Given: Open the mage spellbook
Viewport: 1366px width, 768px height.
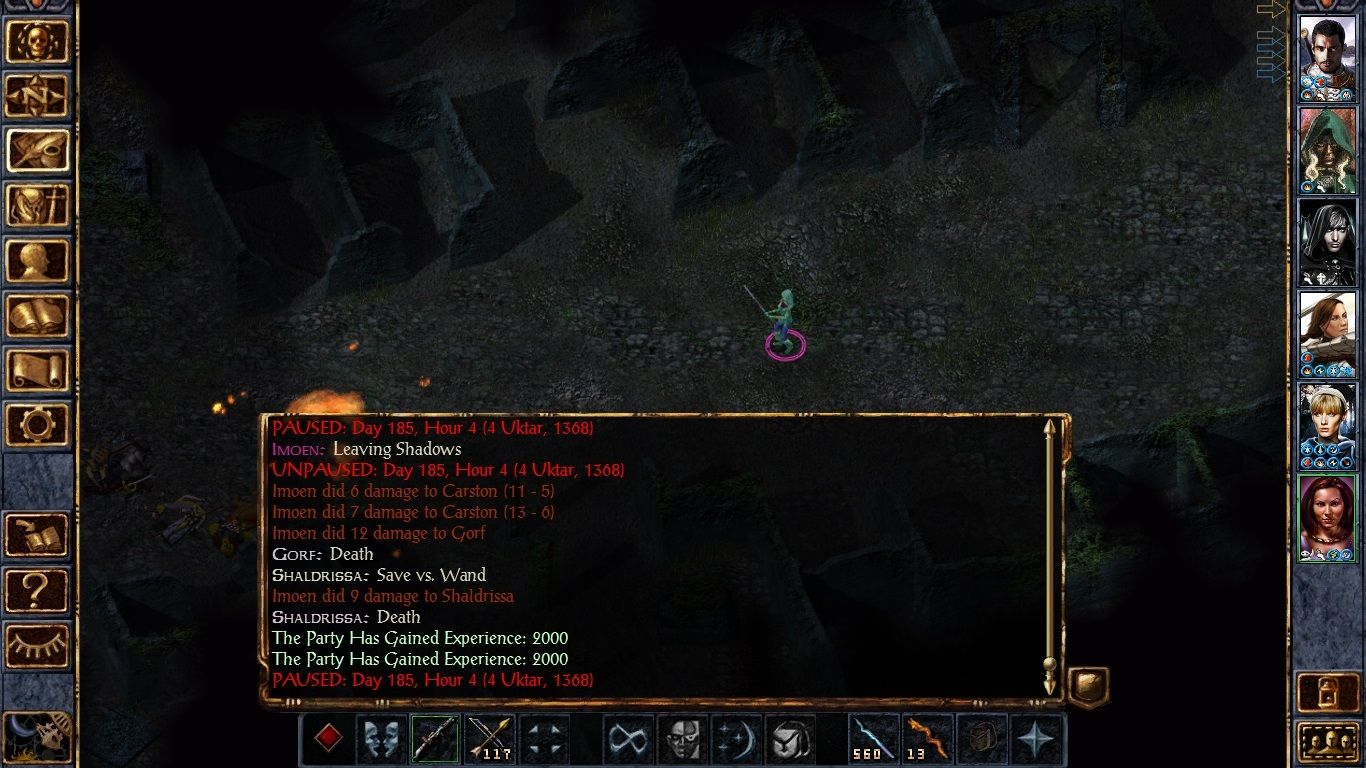Looking at the screenshot, I should (x=38, y=316).
